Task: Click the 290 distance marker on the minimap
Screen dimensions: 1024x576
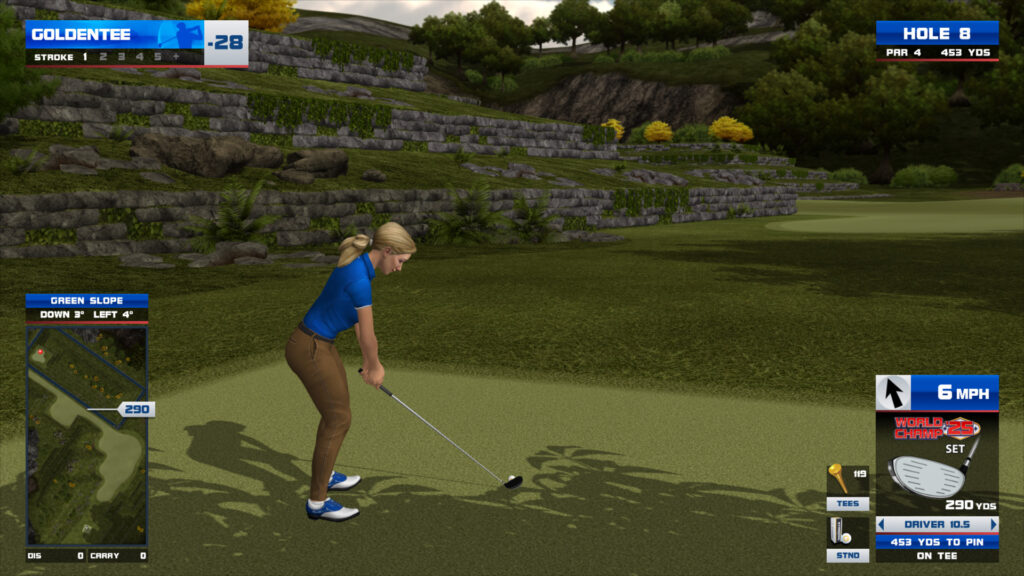Action: [x=137, y=409]
